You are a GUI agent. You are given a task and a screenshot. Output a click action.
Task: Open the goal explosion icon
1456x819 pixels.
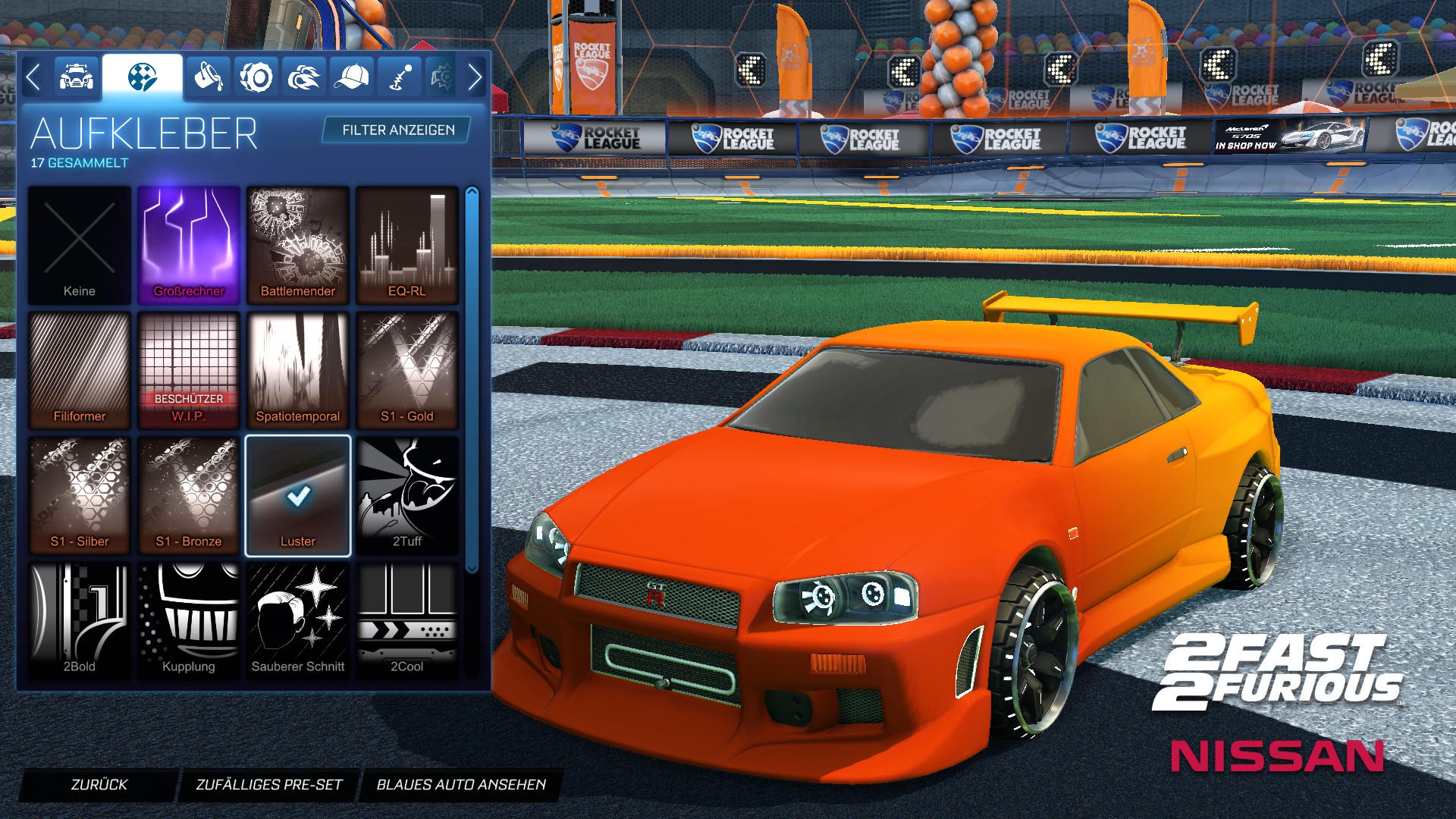tap(444, 77)
